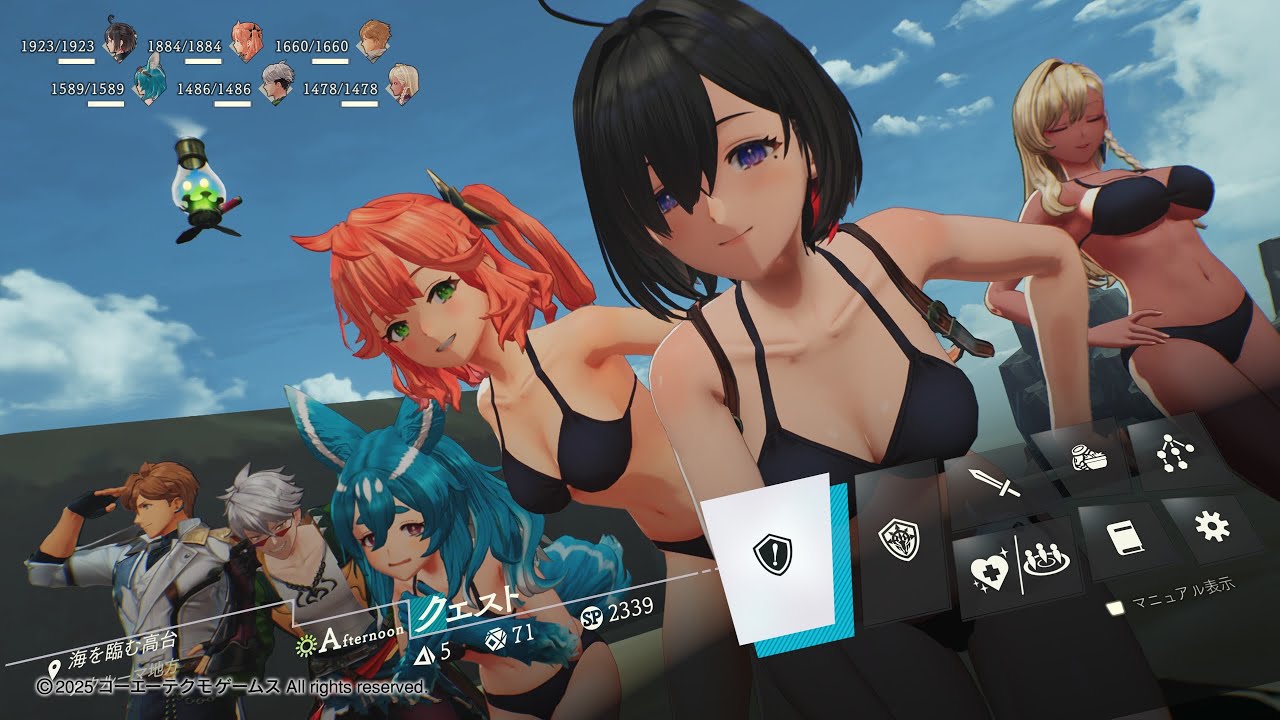Open the skill tree node diagram tile
This screenshot has width=1280, height=720.
1170,452
